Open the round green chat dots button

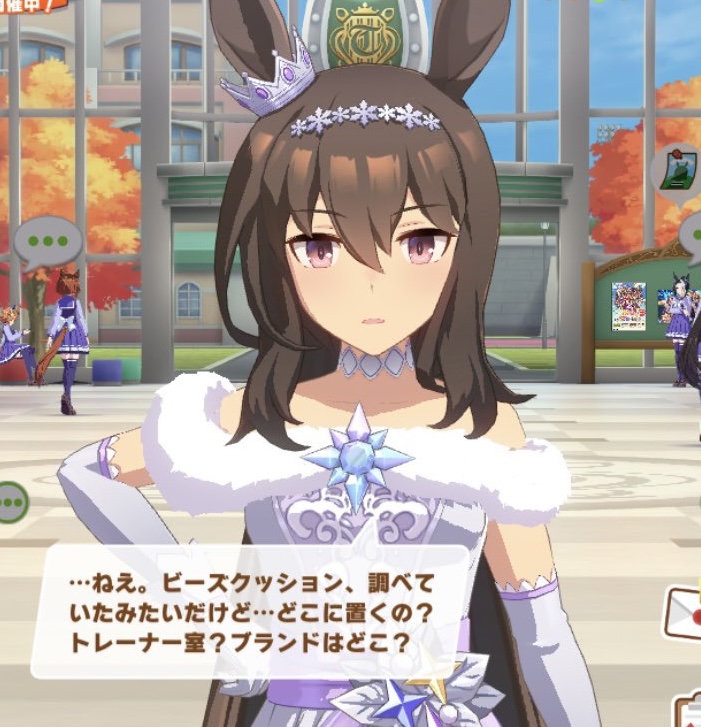[11, 500]
